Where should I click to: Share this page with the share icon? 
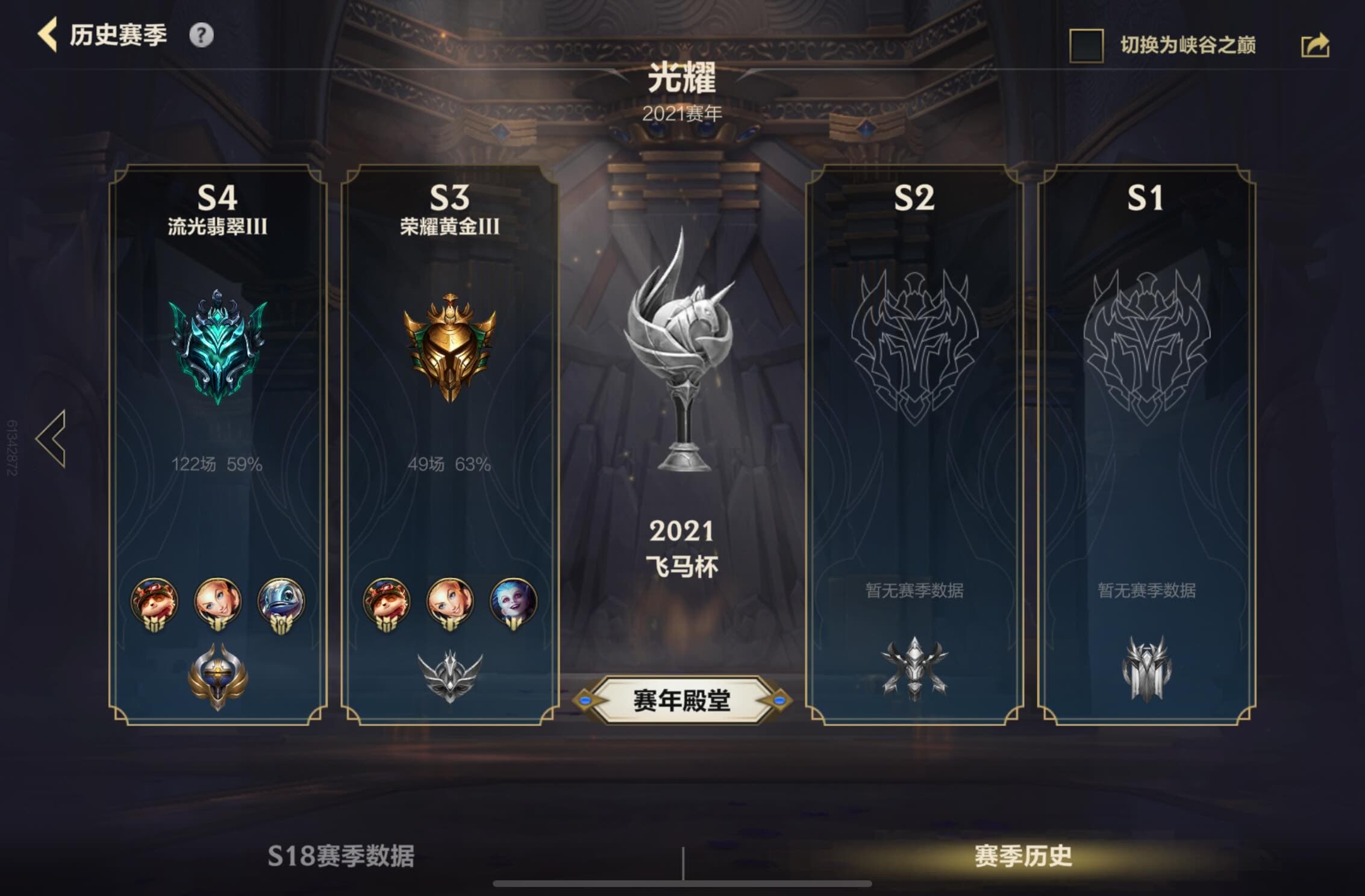click(1315, 46)
